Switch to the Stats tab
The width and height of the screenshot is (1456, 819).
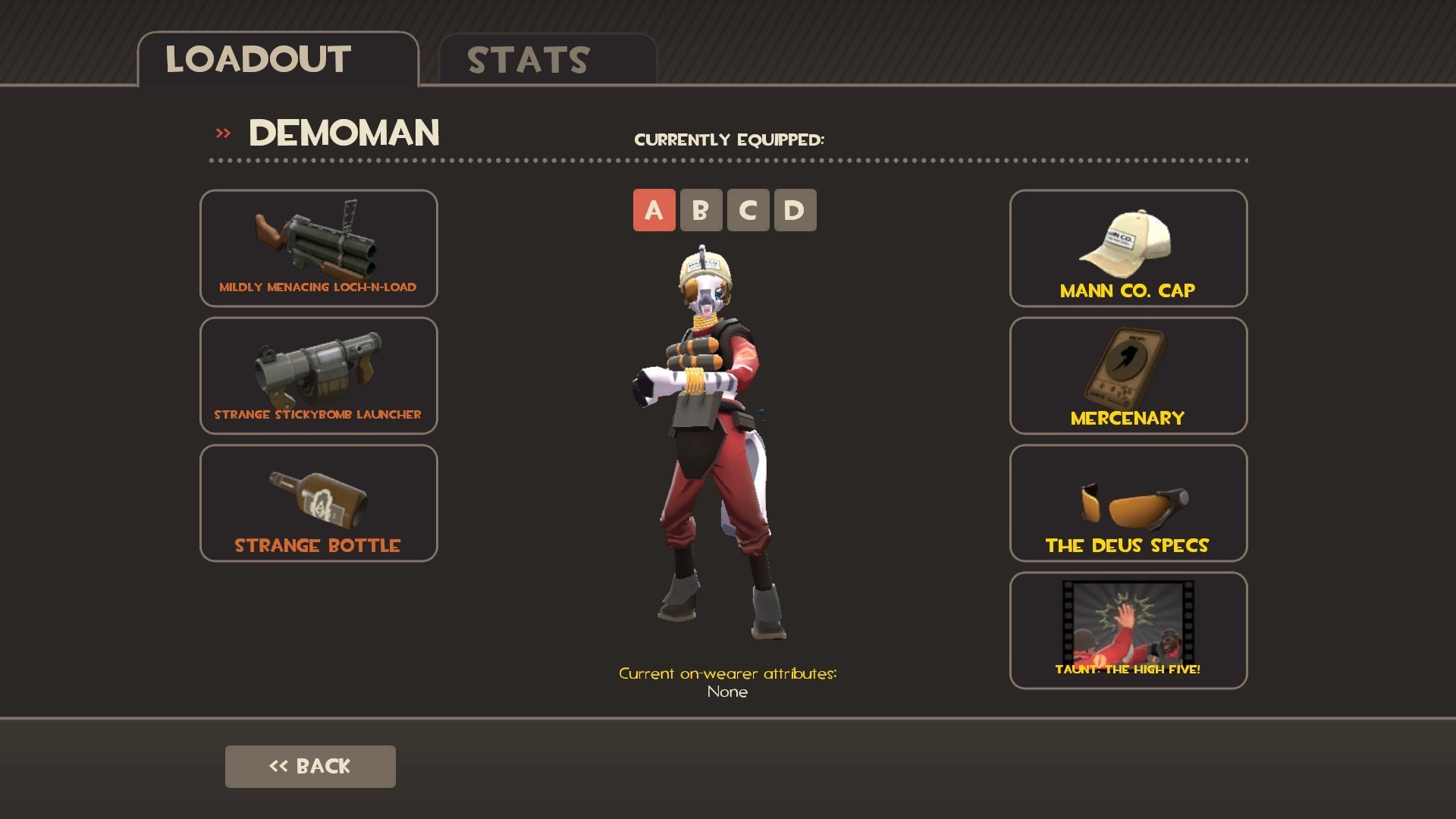click(547, 60)
